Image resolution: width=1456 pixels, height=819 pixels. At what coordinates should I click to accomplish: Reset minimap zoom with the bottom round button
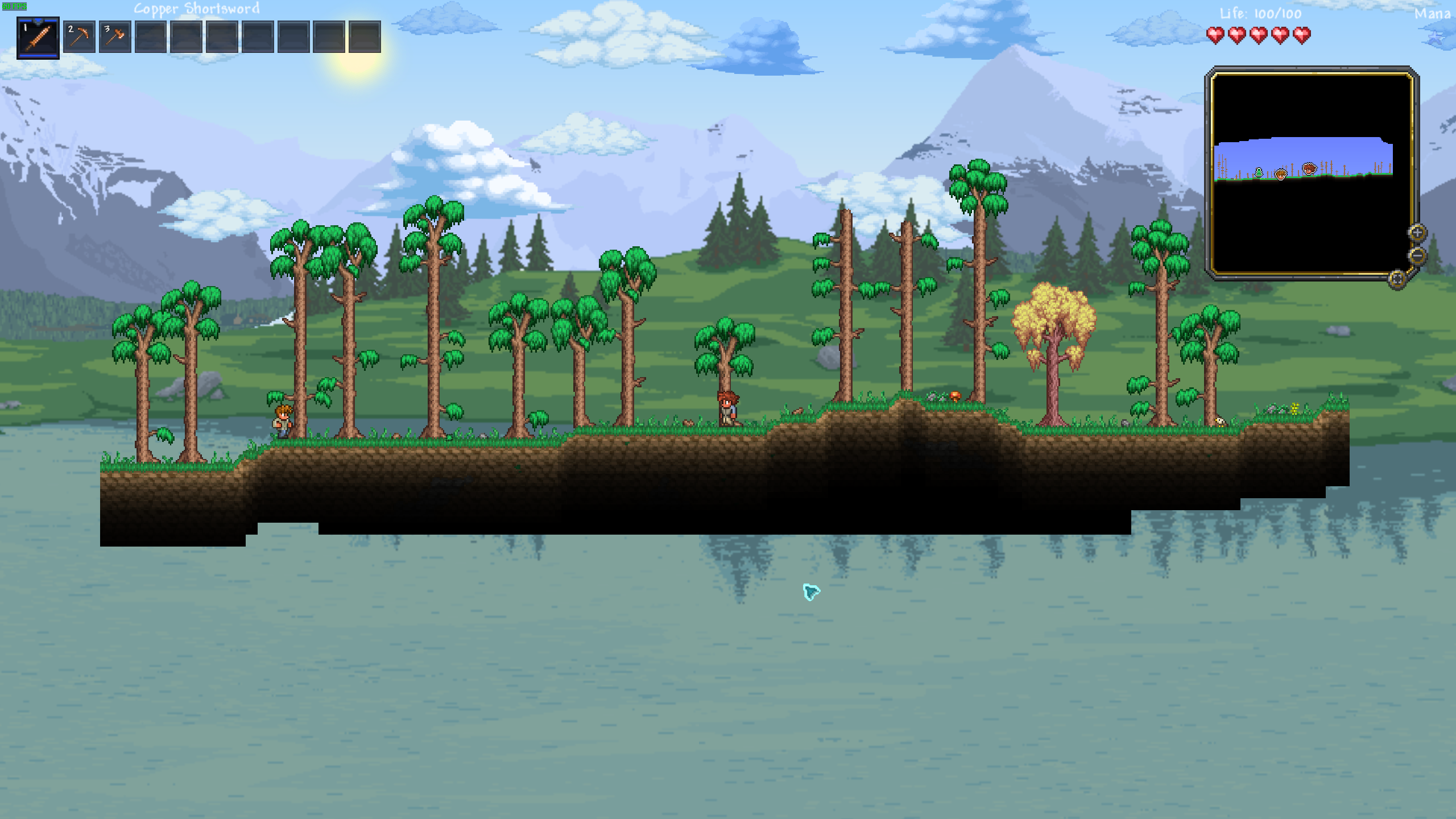click(1397, 279)
